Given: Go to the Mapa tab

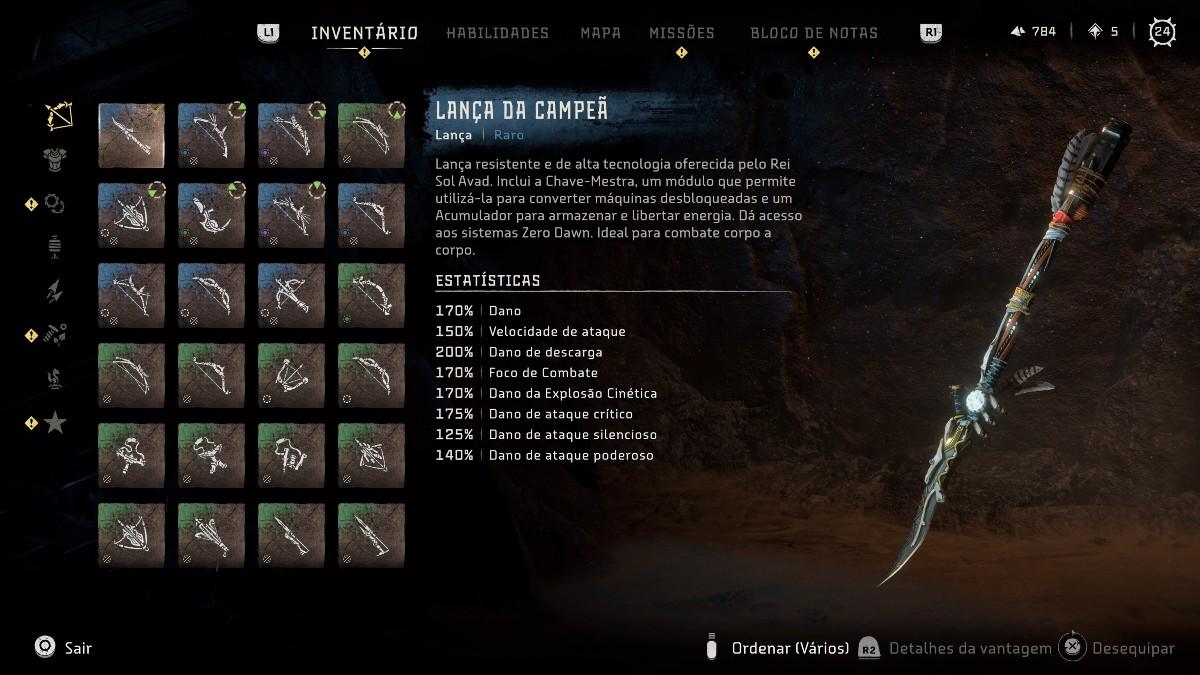Looking at the screenshot, I should pyautogui.click(x=600, y=33).
